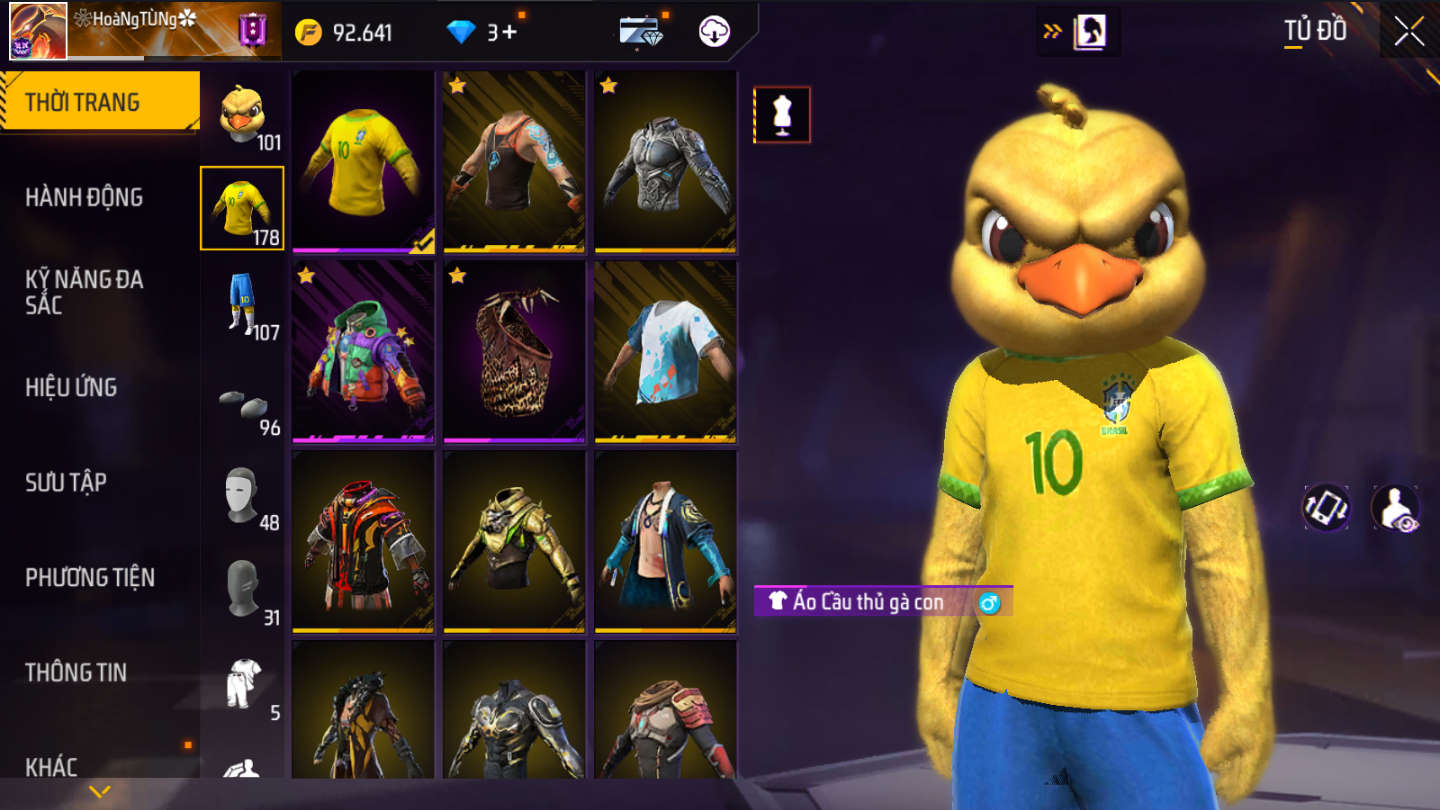
Task: Select the black tank top with tattoos
Action: pyautogui.click(x=514, y=161)
